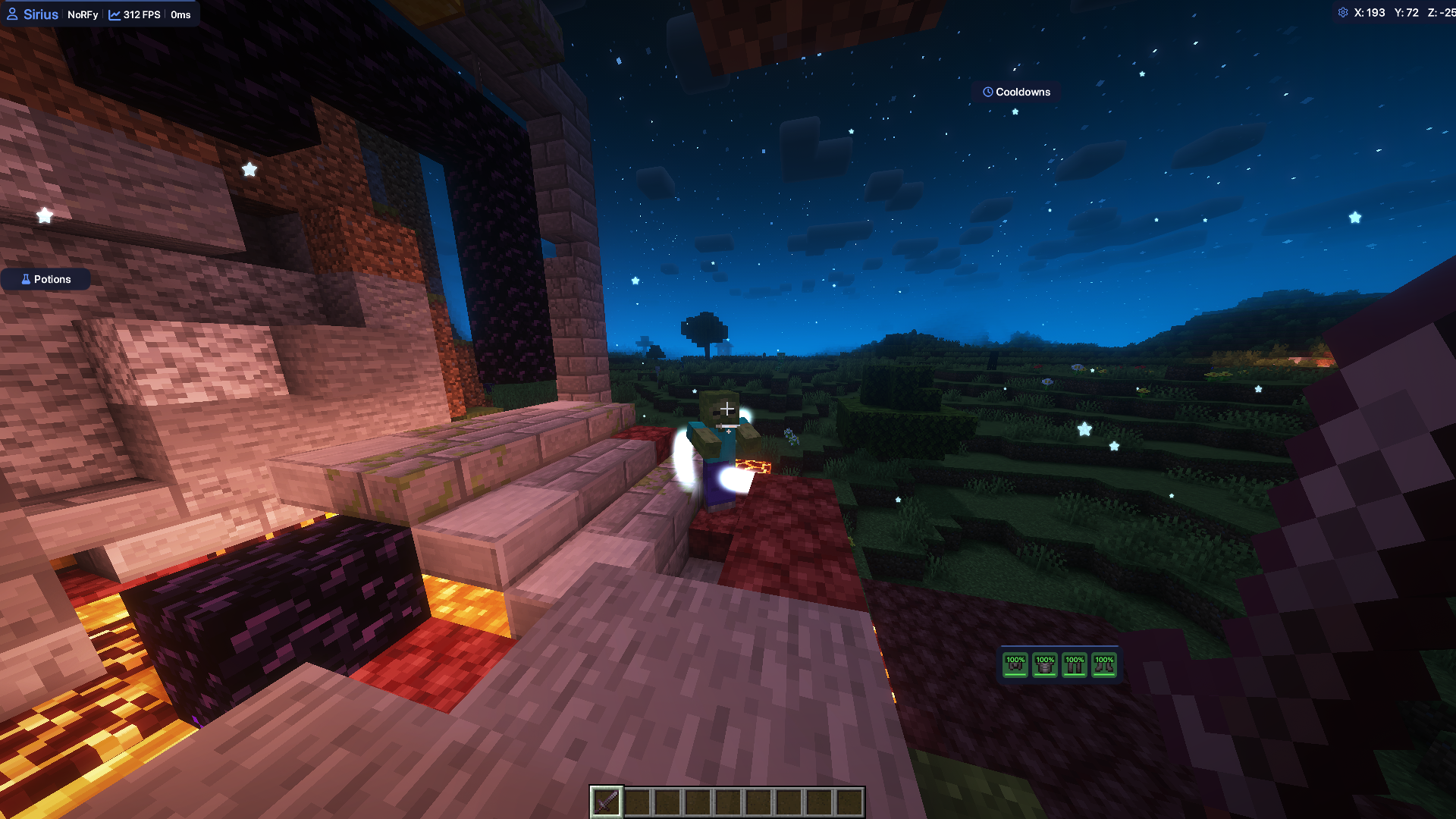
Task: Click the gear icon by the coordinates
Action: coord(1343,13)
